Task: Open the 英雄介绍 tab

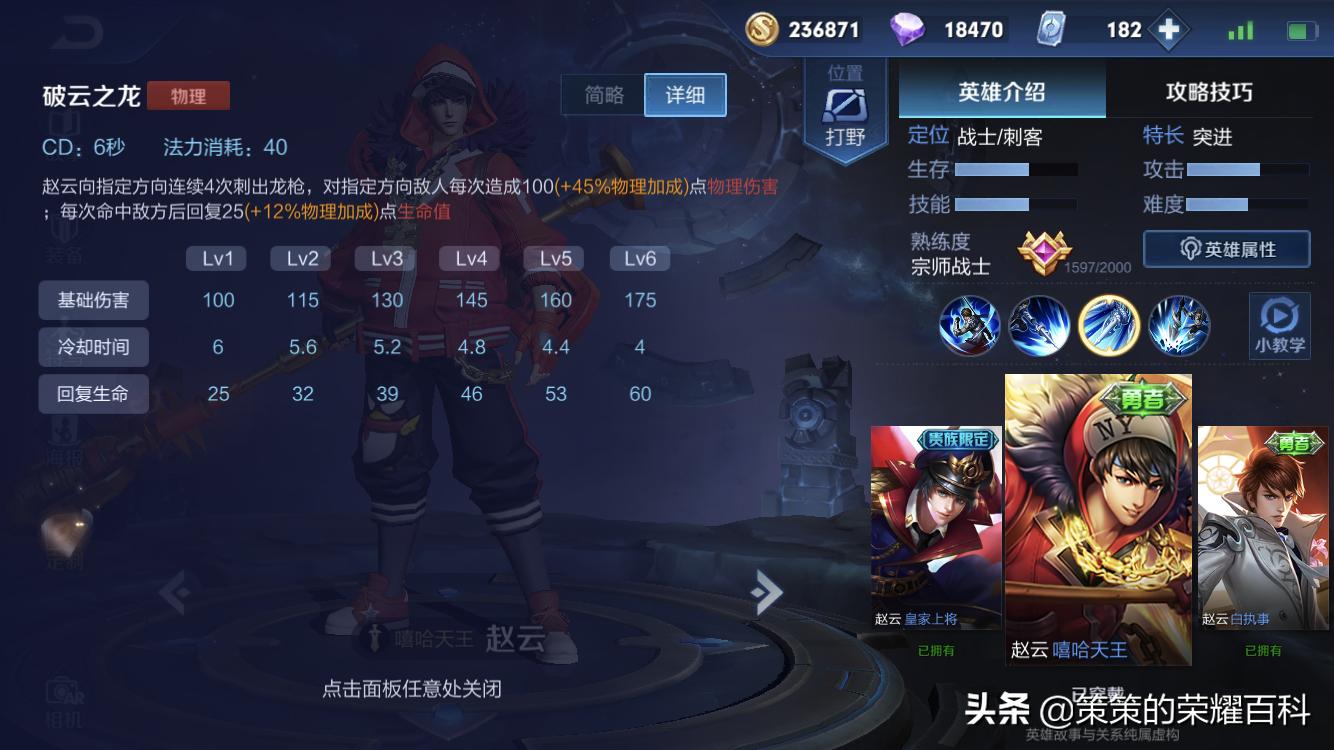Action: (1001, 90)
